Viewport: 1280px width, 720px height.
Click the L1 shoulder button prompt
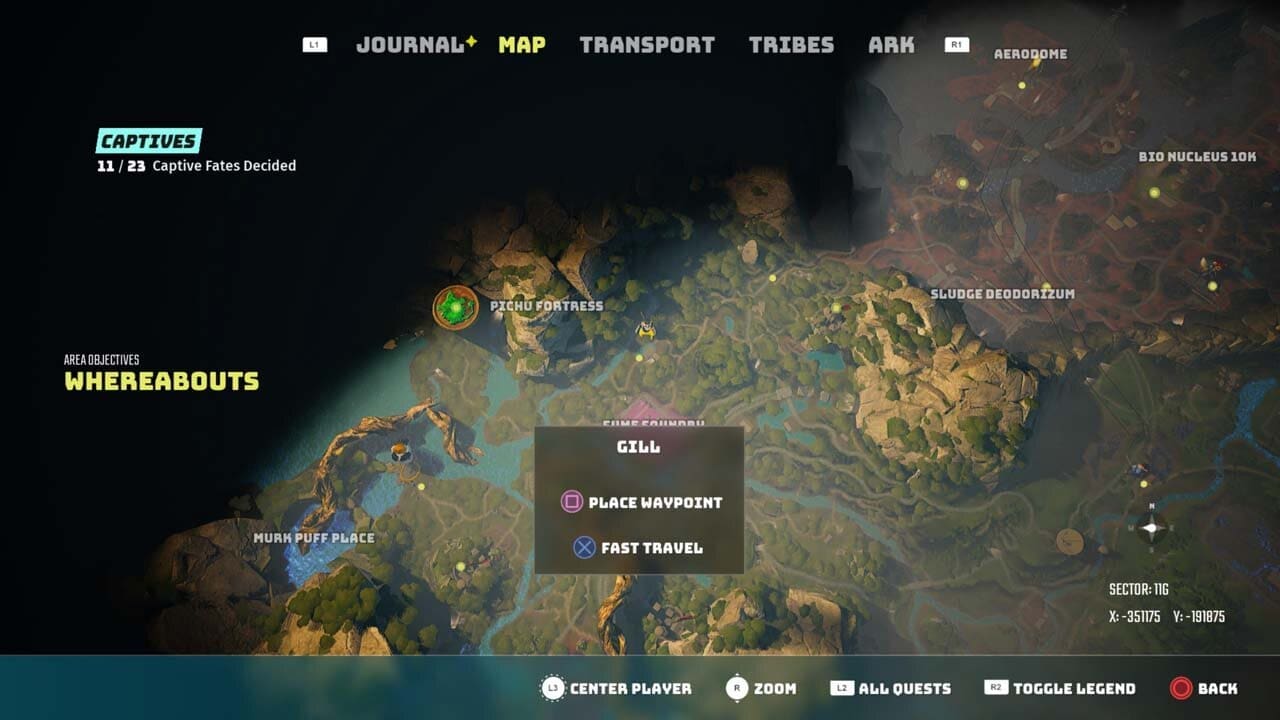(x=314, y=44)
